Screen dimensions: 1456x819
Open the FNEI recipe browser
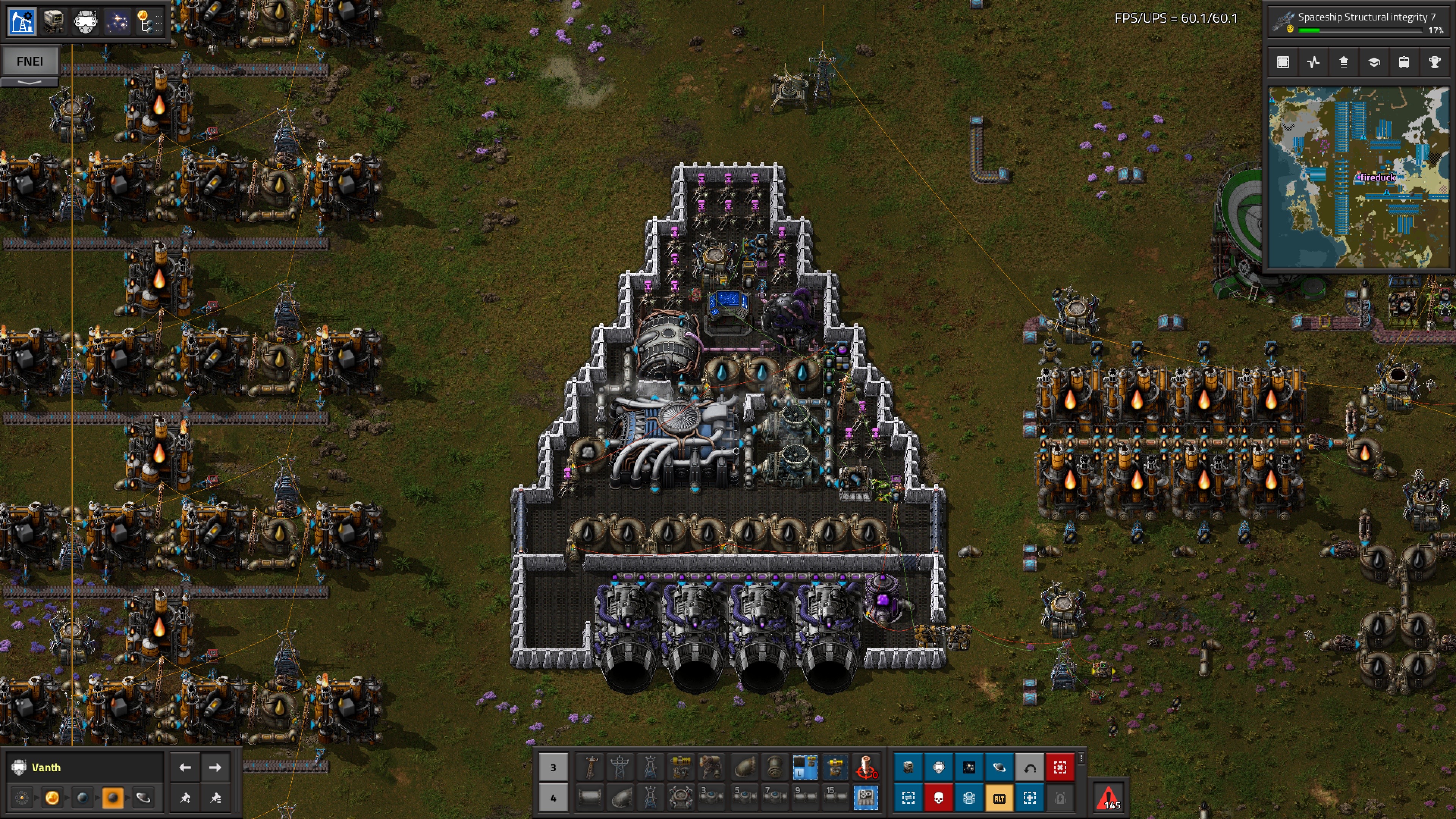(30, 61)
